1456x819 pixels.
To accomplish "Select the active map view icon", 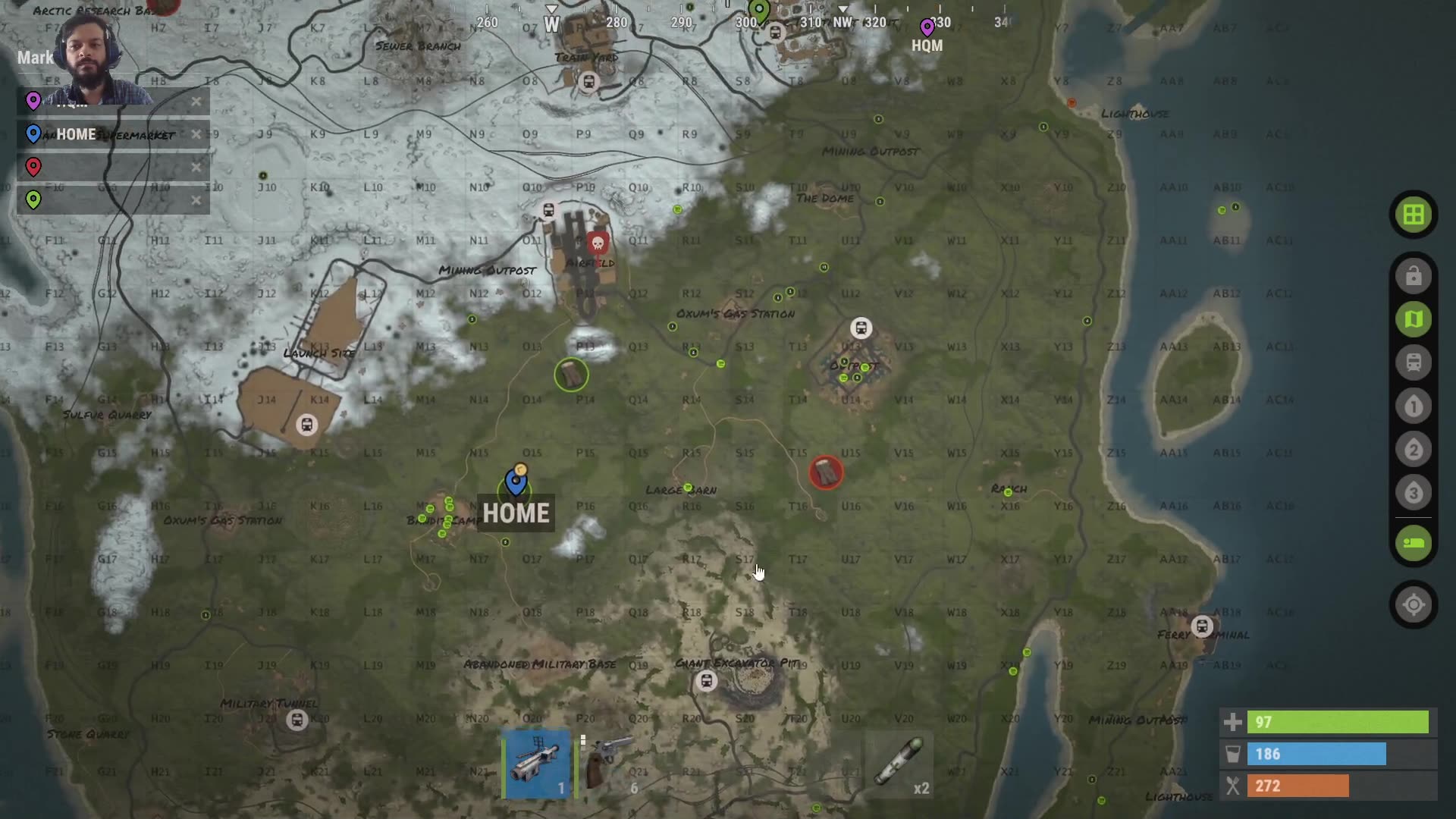I will (1412, 319).
